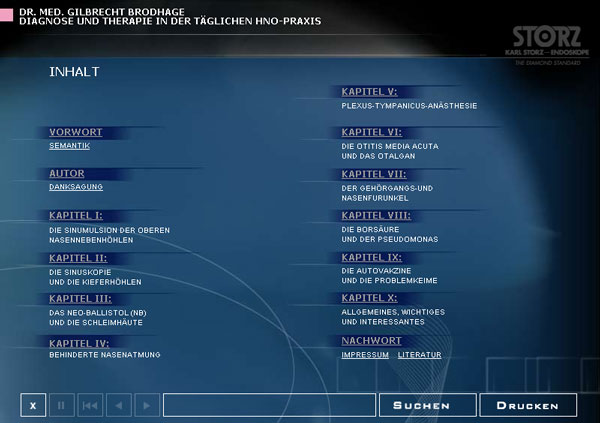
Task: Open Kapitel III about Neo-Ballistol
Action: [80, 299]
